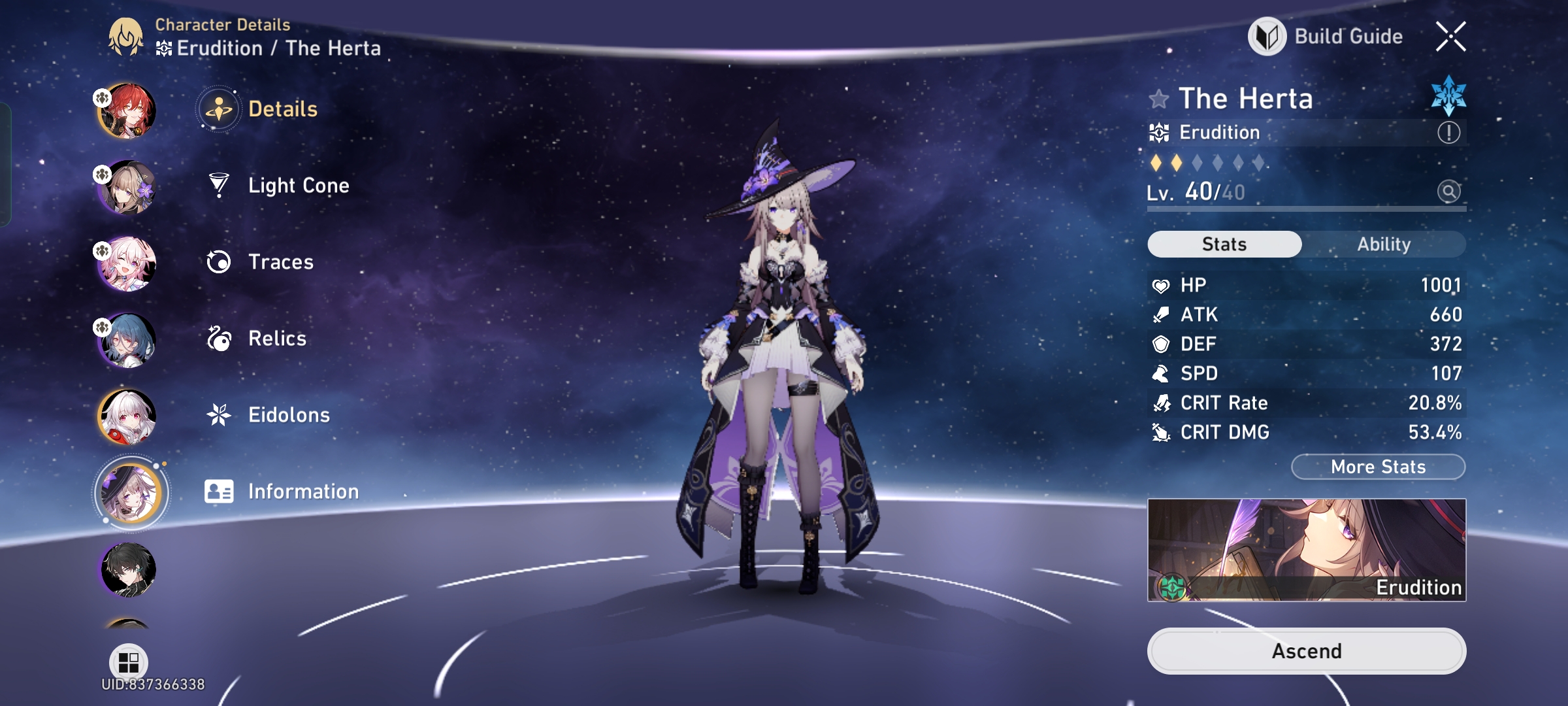Expand More Stats

pyautogui.click(x=1378, y=466)
